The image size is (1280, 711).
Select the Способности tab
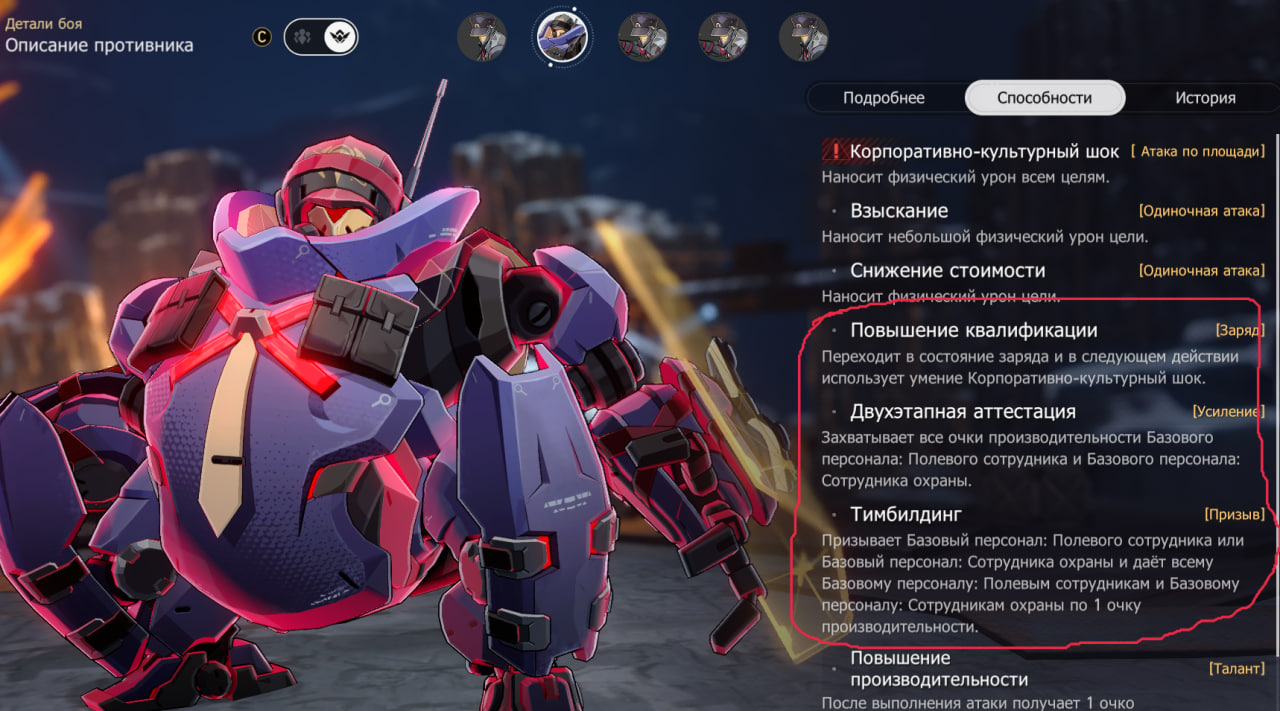(x=1044, y=98)
